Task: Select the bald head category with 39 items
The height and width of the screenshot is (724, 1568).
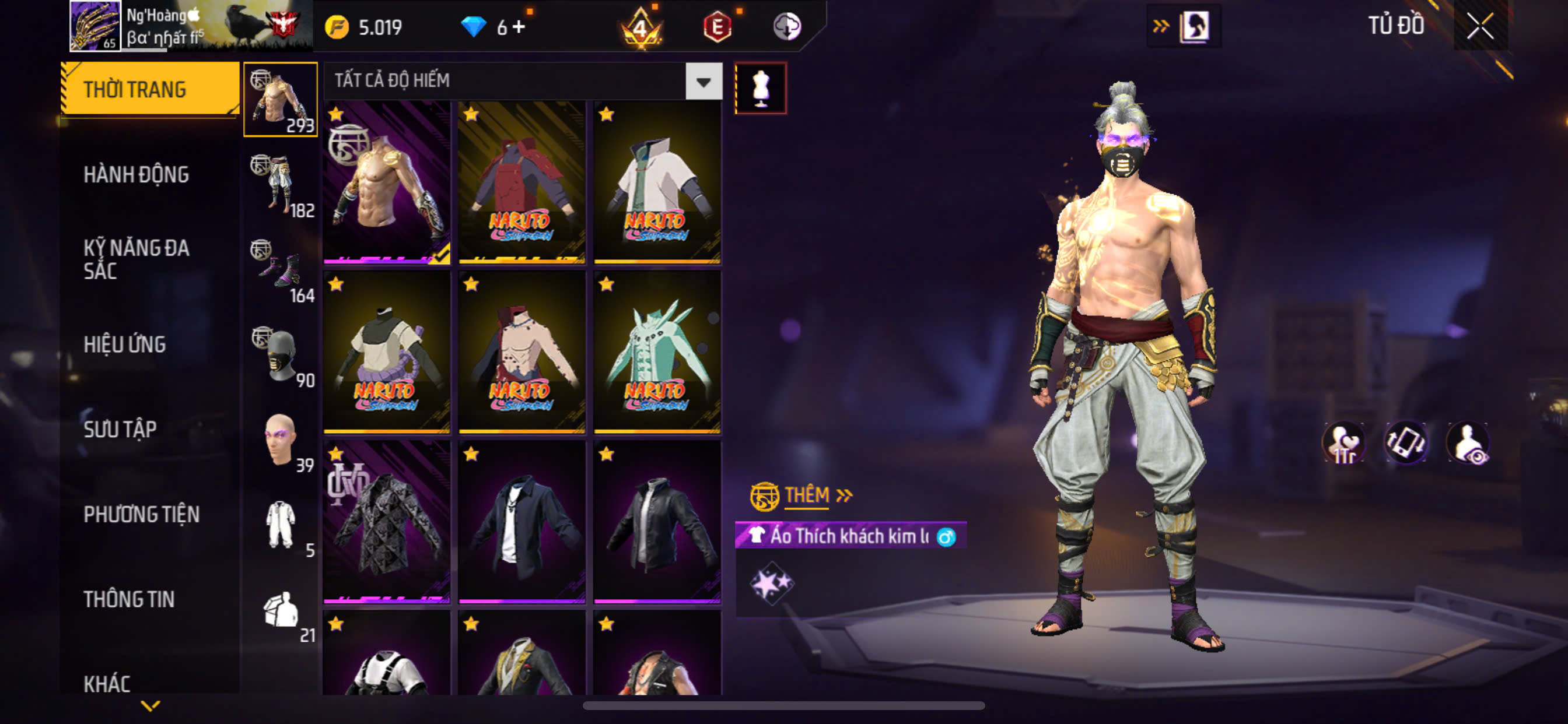Action: tap(281, 440)
